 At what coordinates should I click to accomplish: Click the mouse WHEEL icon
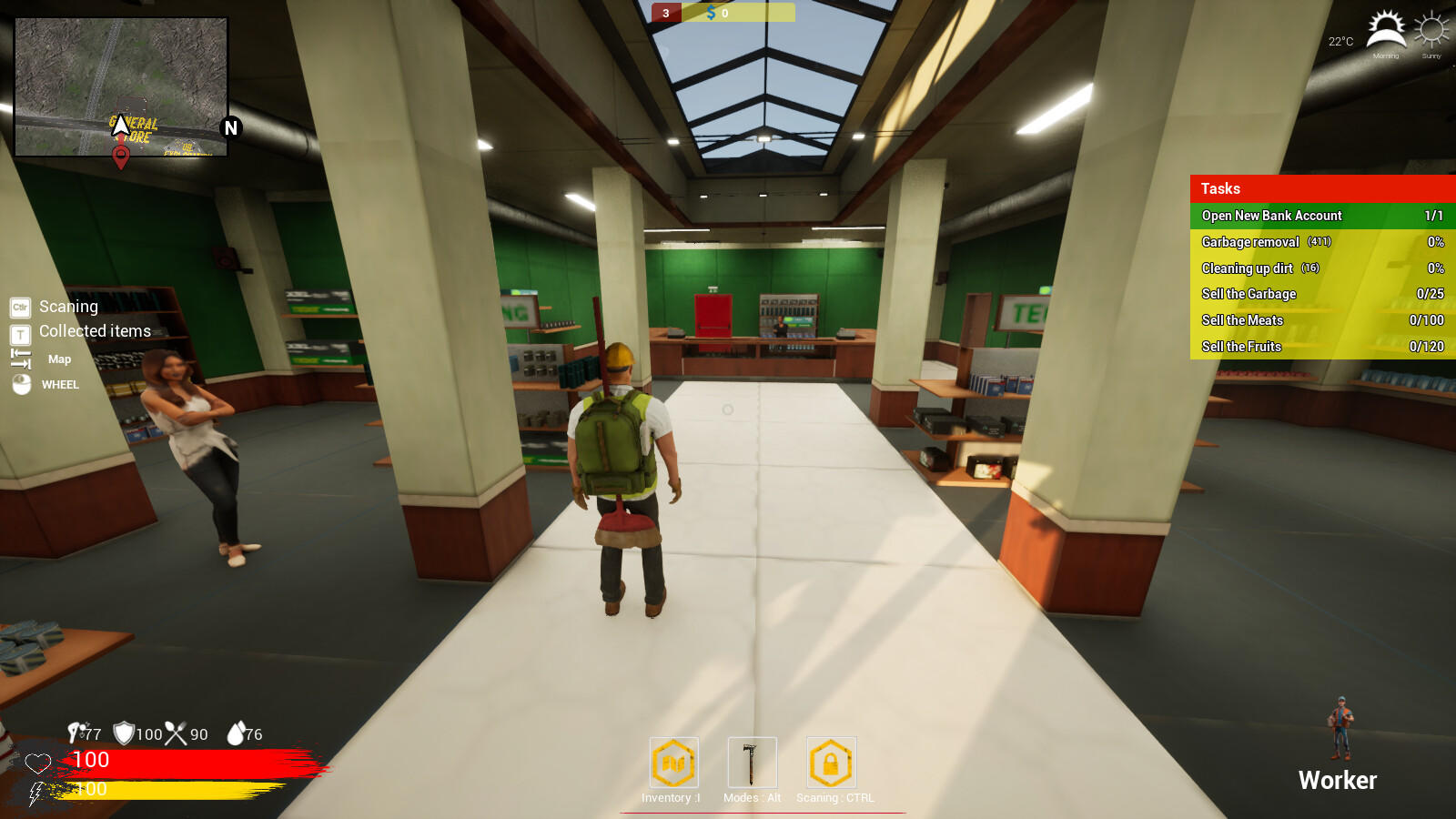[x=20, y=384]
